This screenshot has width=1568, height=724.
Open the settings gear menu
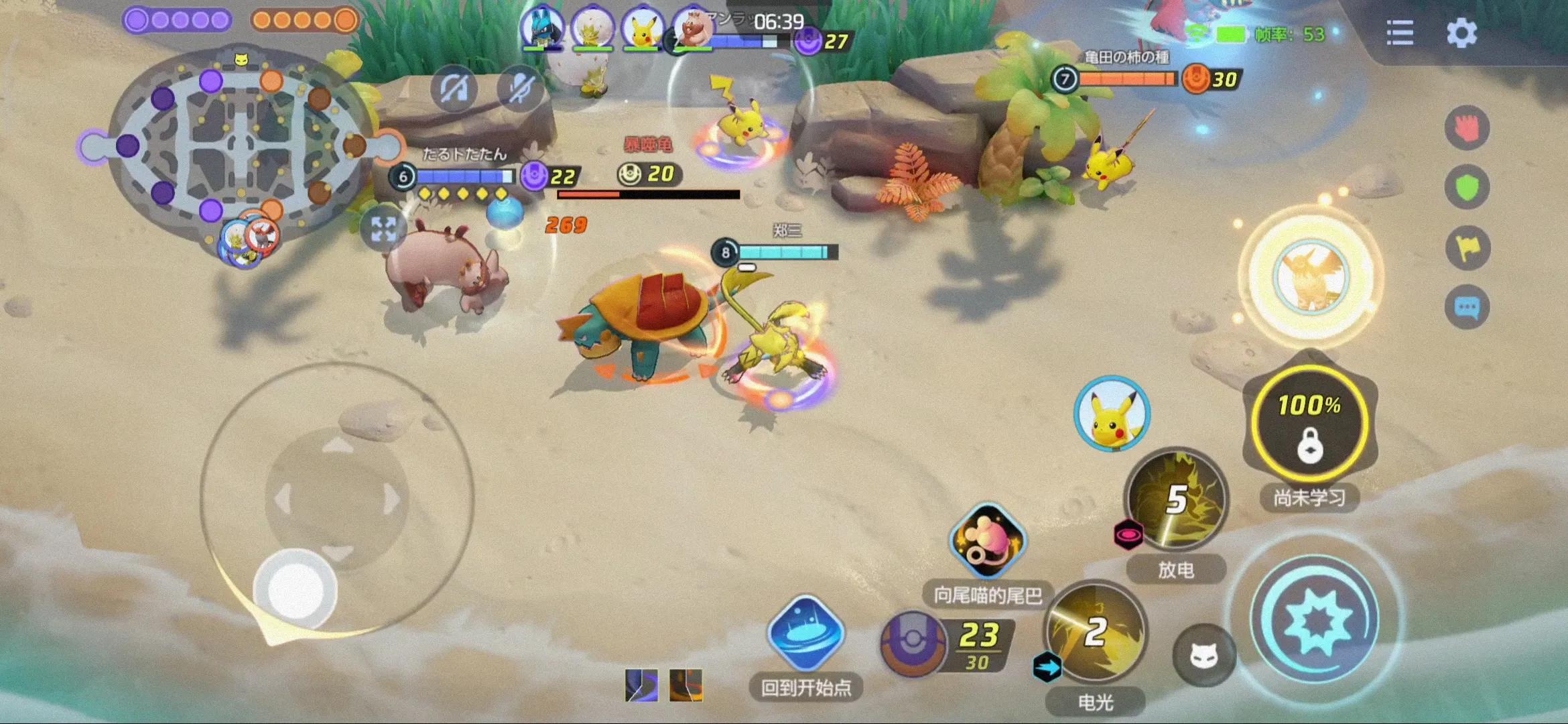(1461, 33)
